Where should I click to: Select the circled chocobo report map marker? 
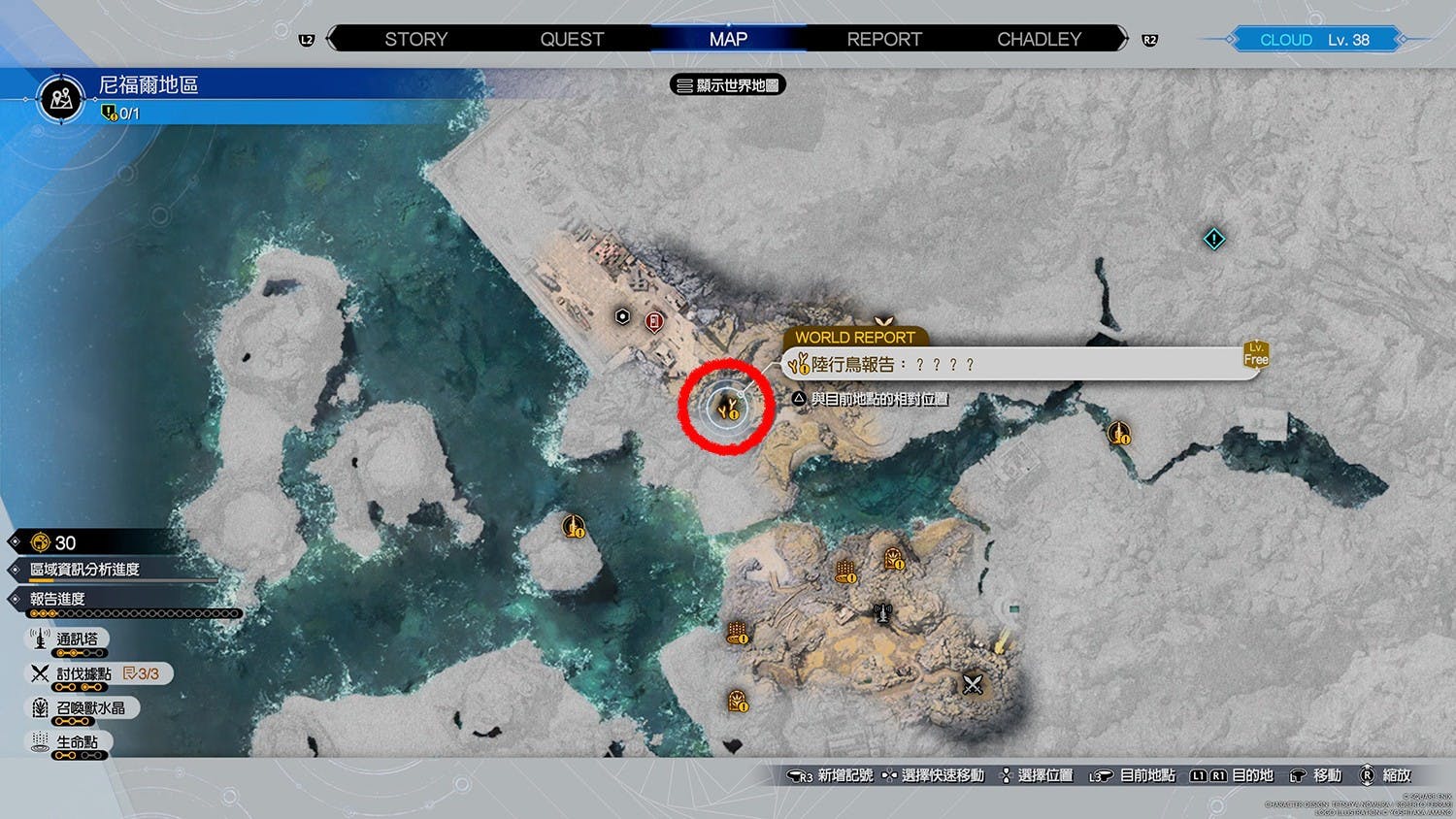pyautogui.click(x=726, y=408)
